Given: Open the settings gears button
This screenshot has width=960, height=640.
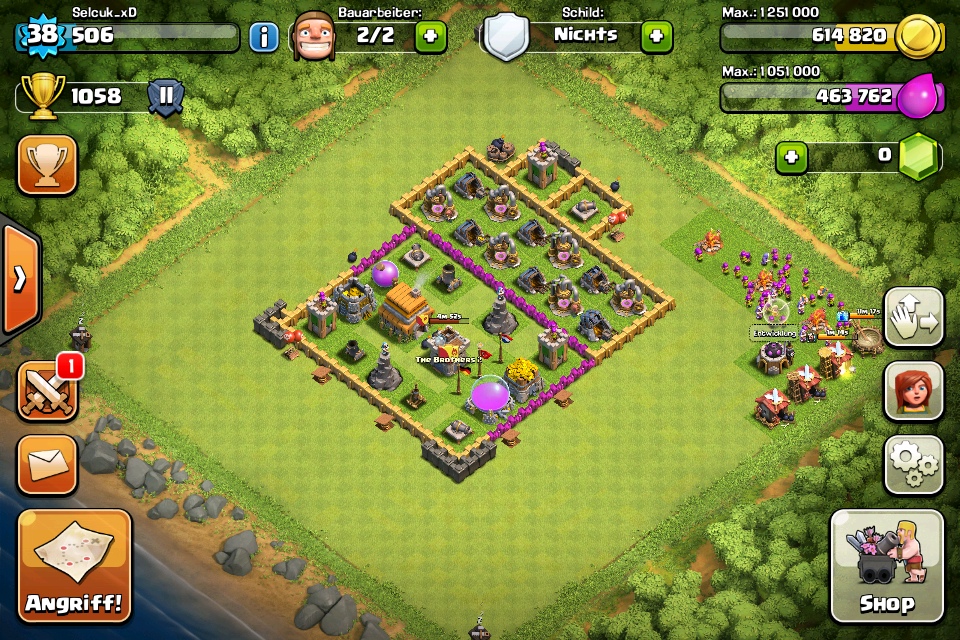Looking at the screenshot, I should click(914, 464).
